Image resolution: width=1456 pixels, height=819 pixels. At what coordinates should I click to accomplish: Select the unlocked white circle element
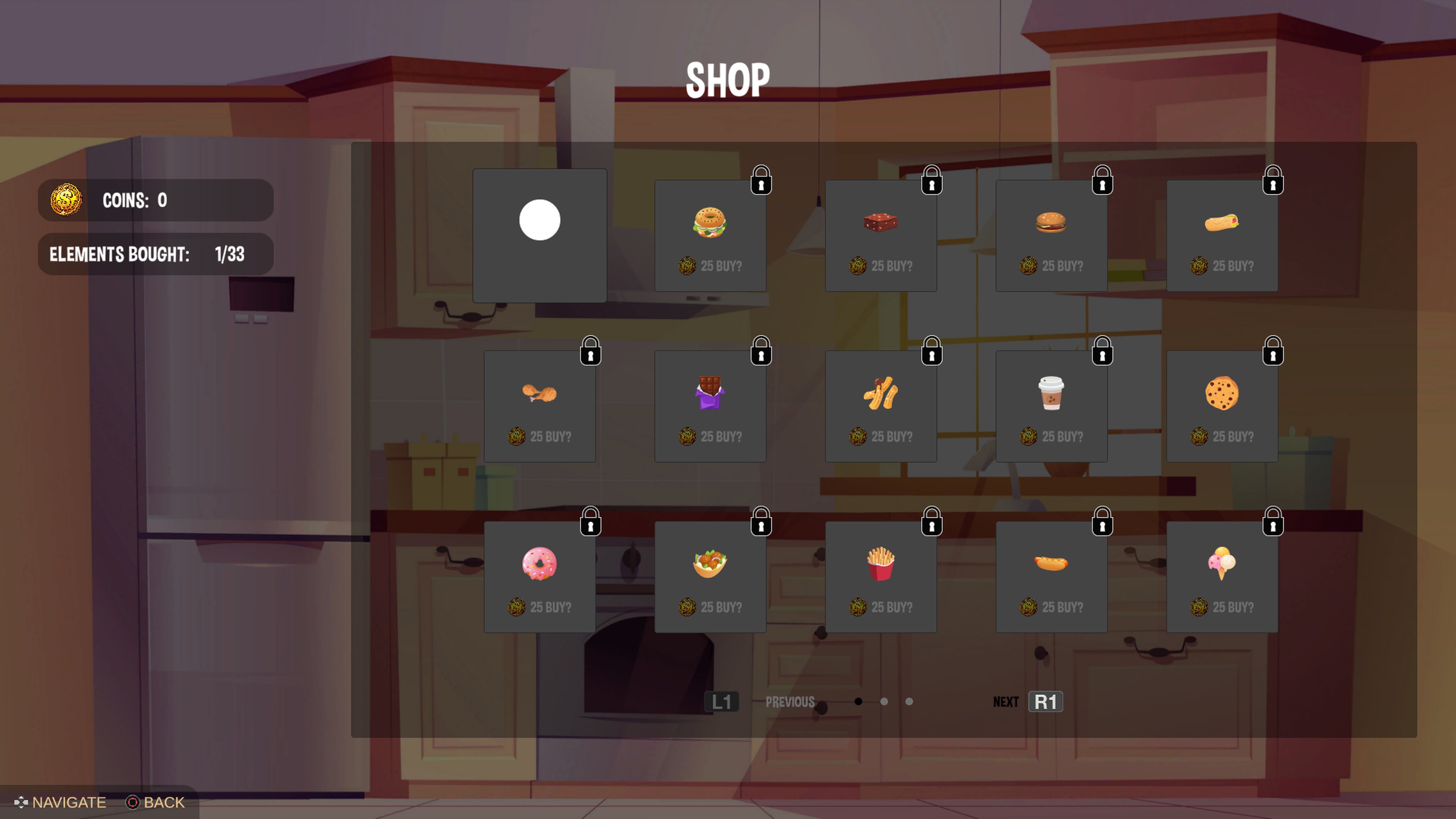(540, 220)
